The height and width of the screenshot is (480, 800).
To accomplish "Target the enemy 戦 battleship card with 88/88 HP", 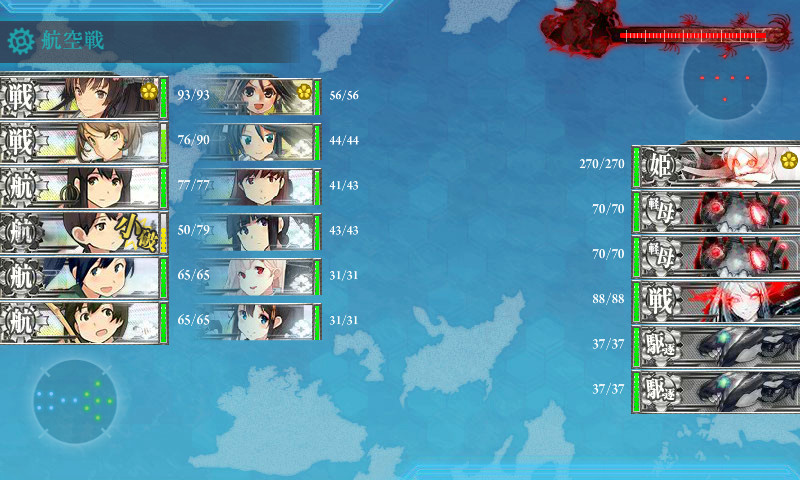I will 717,300.
